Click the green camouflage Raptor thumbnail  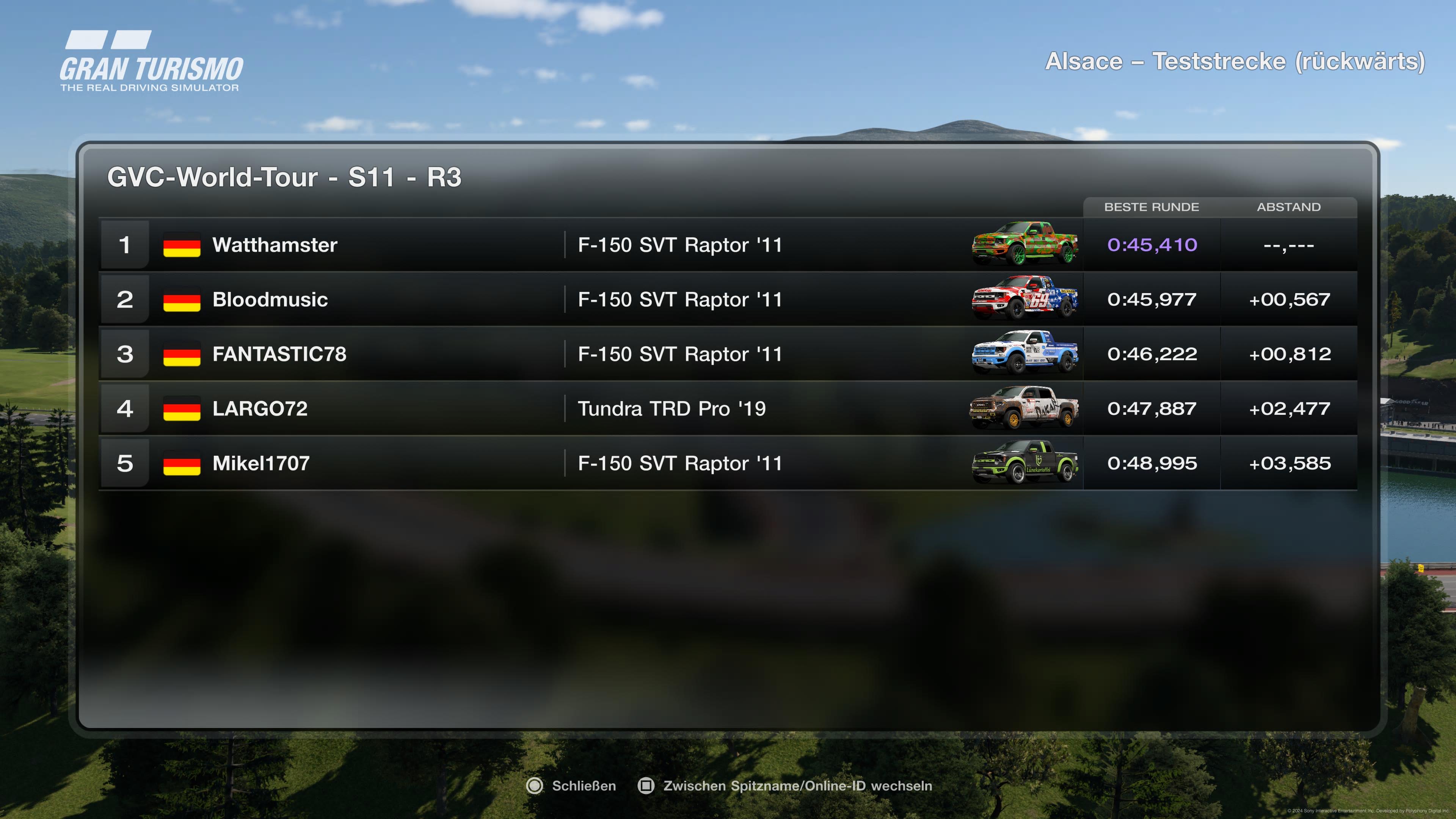click(x=1024, y=244)
